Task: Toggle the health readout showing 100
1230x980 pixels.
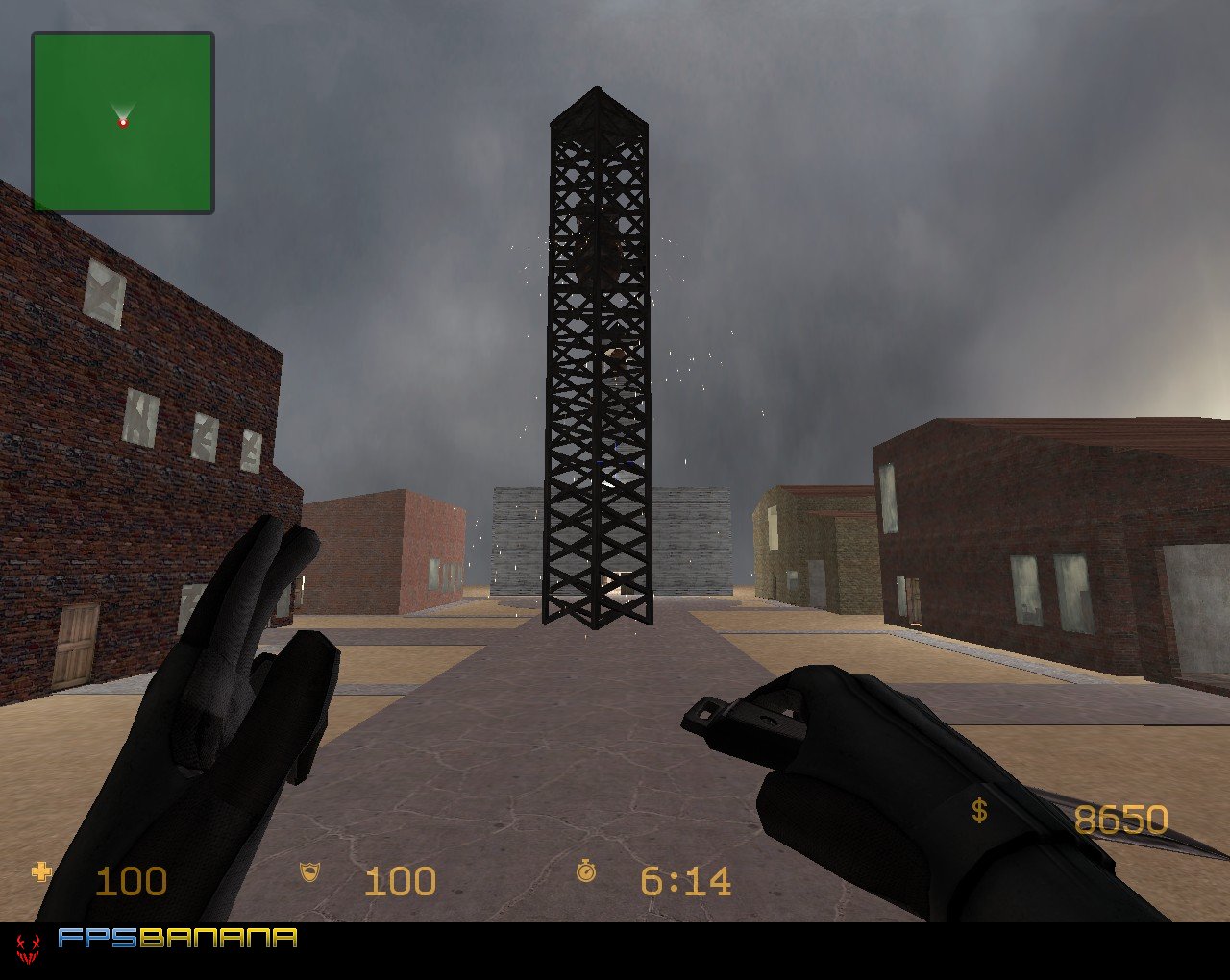Action: point(133,879)
